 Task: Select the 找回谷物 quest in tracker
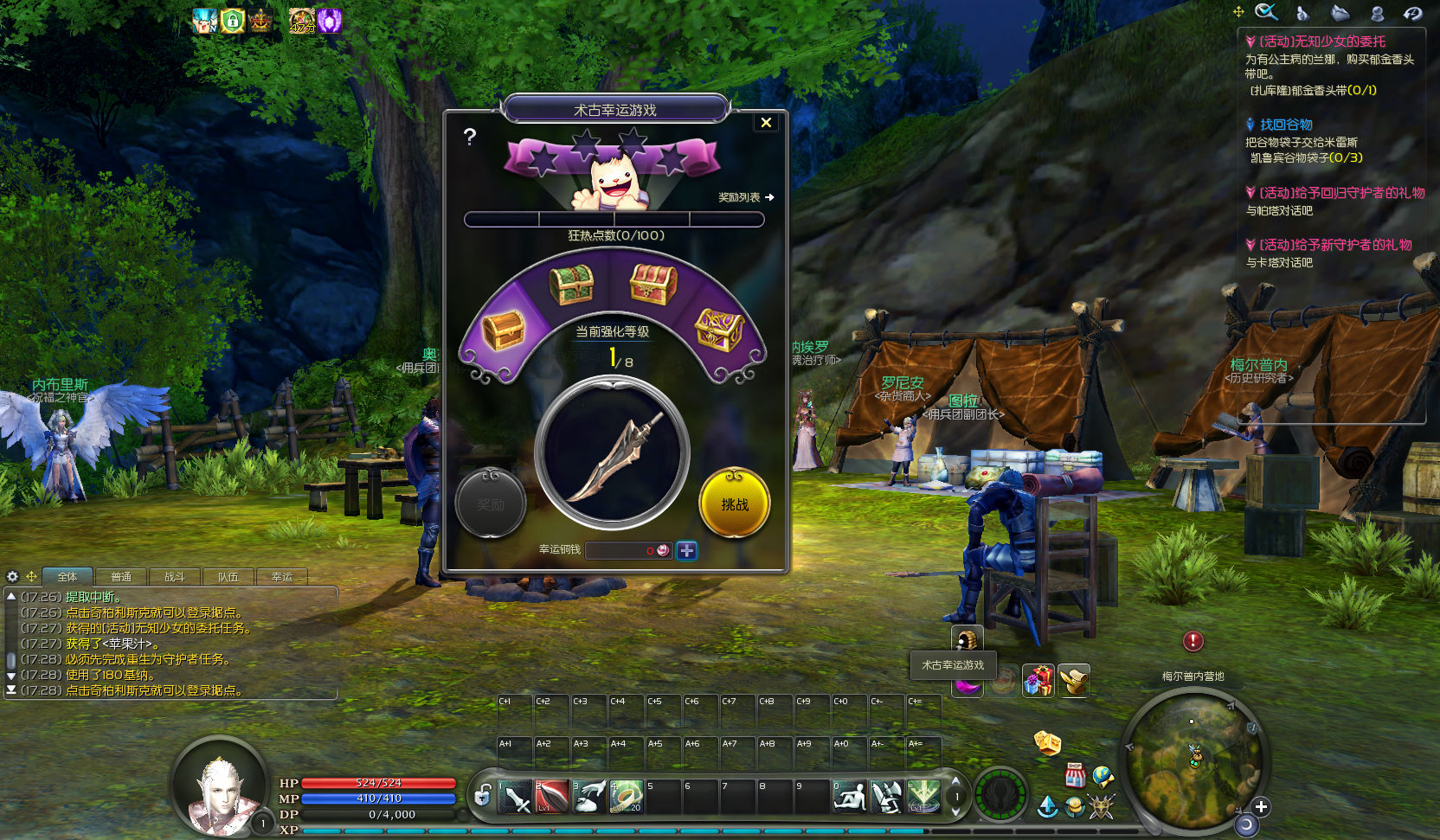pos(1285,125)
